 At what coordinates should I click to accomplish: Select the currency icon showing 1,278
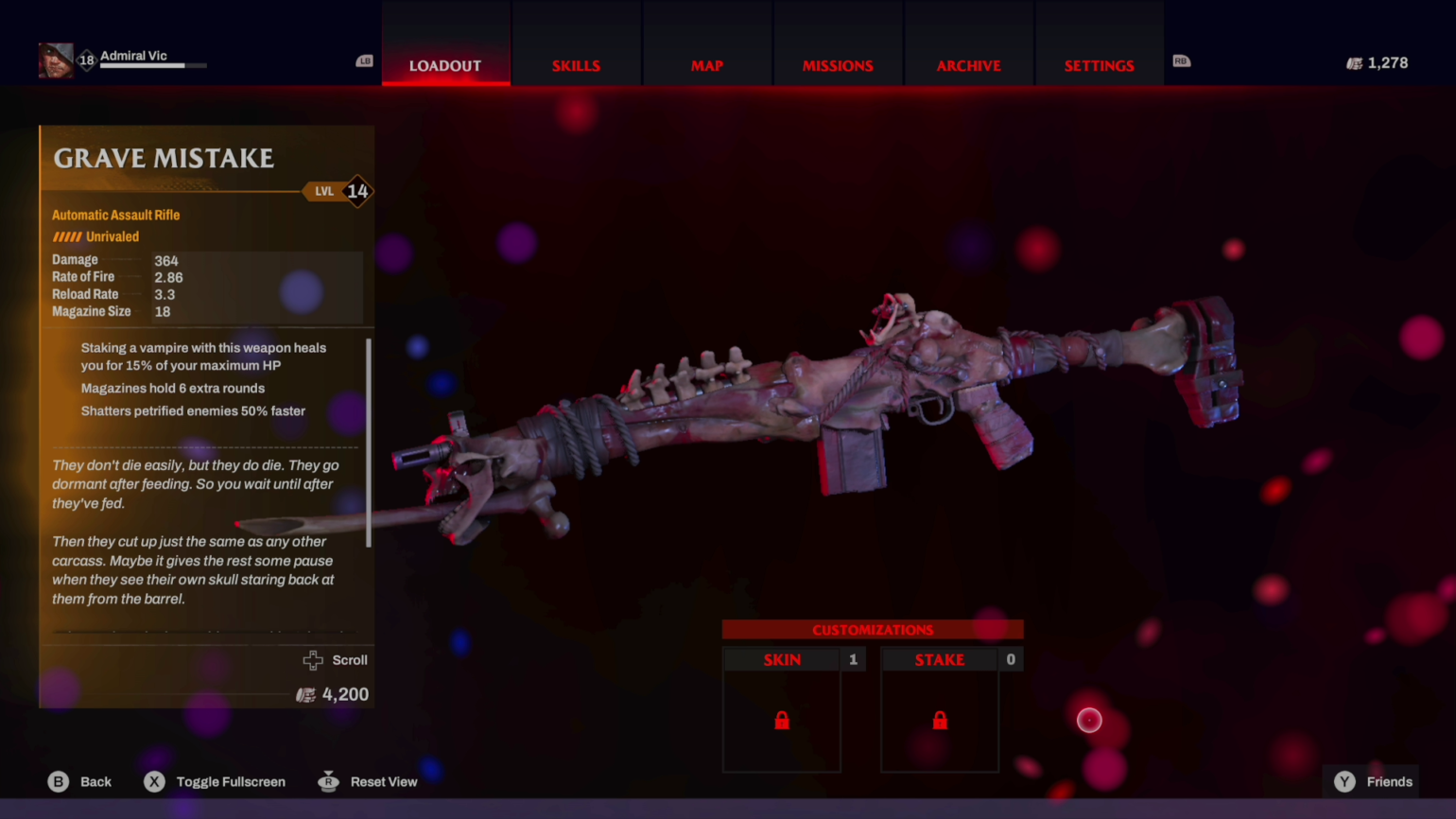click(x=1354, y=62)
